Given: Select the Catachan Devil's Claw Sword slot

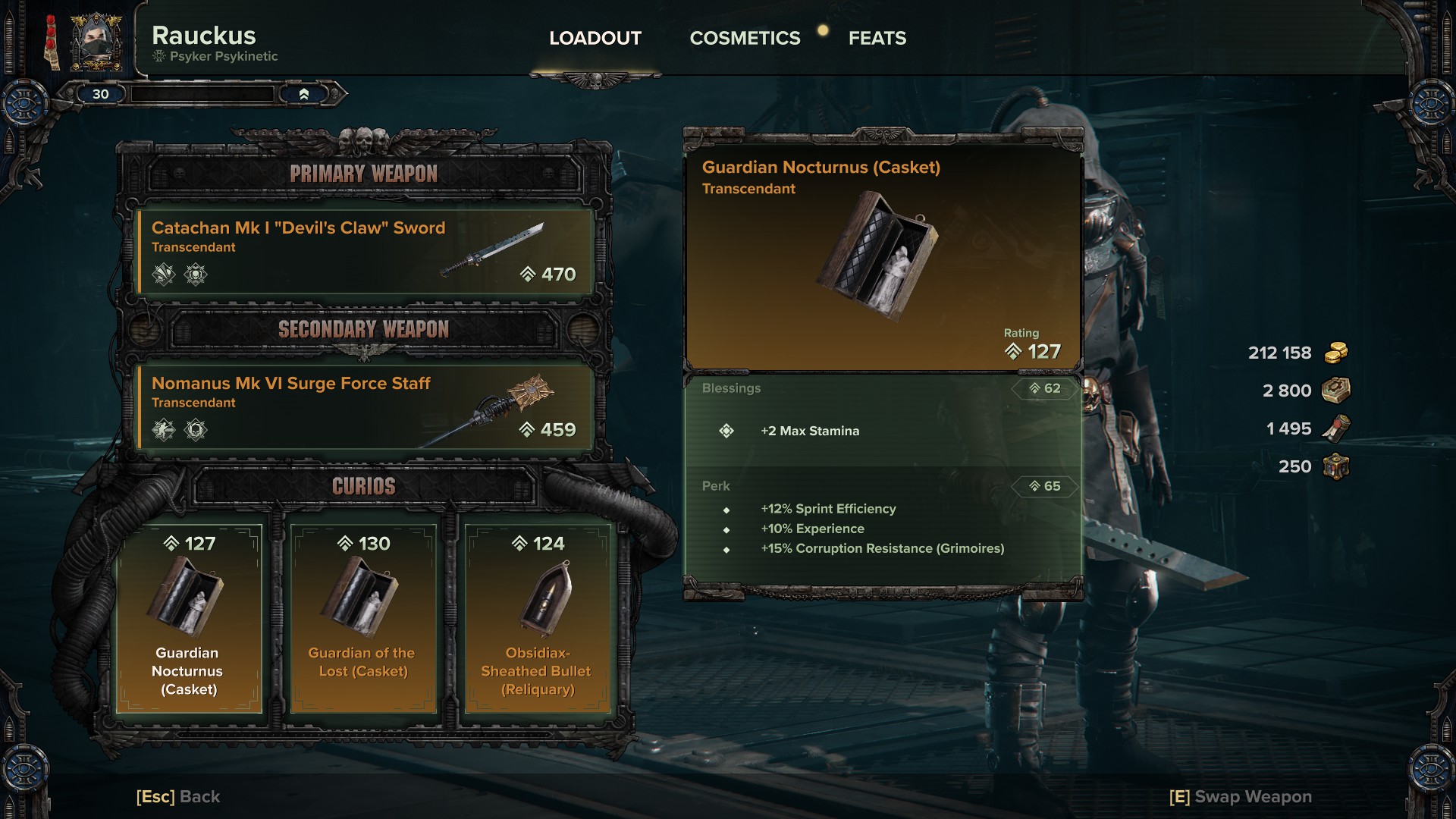Looking at the screenshot, I should (x=364, y=252).
